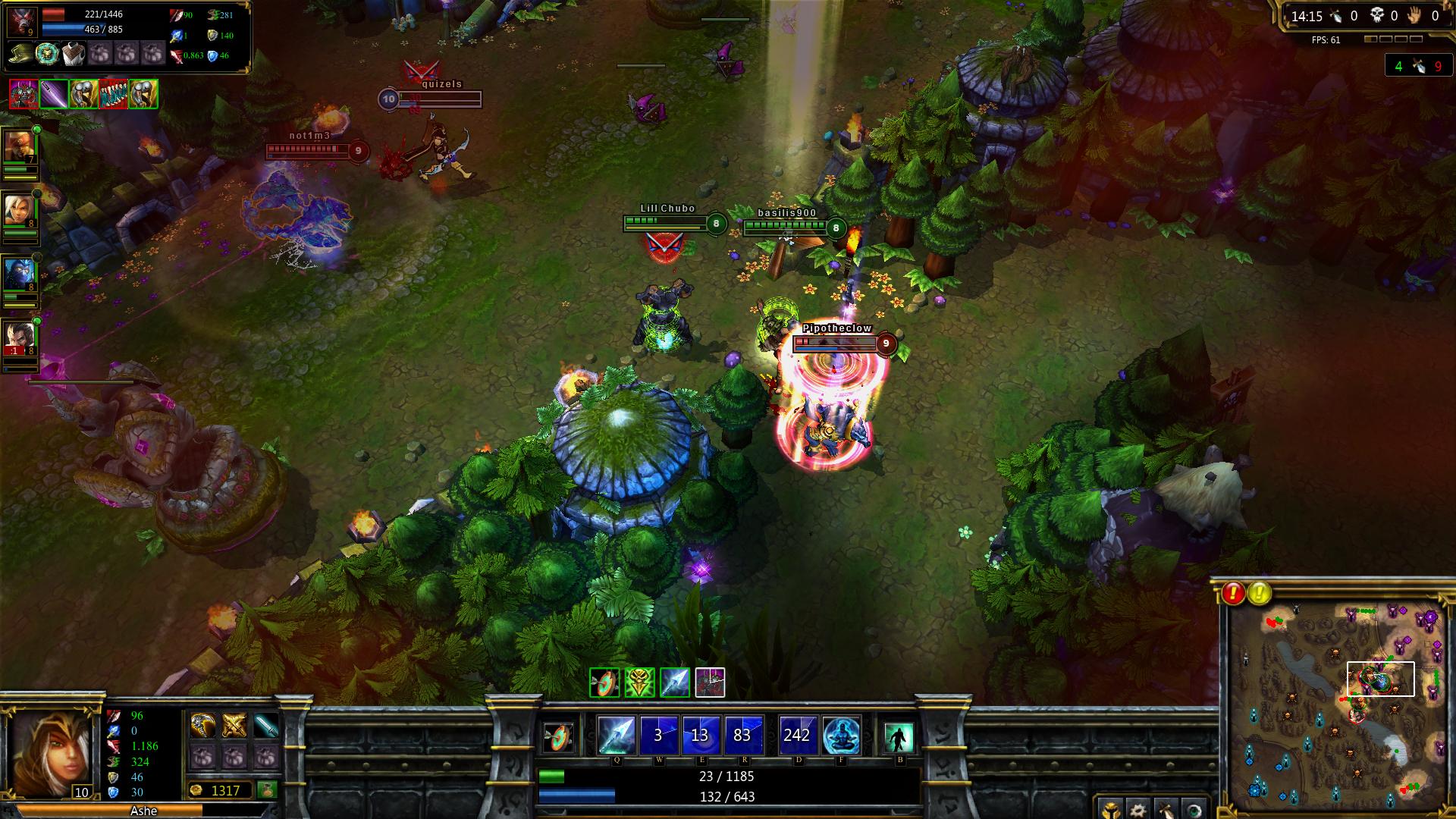Click the yellow caution ping button

pyautogui.click(x=1260, y=593)
